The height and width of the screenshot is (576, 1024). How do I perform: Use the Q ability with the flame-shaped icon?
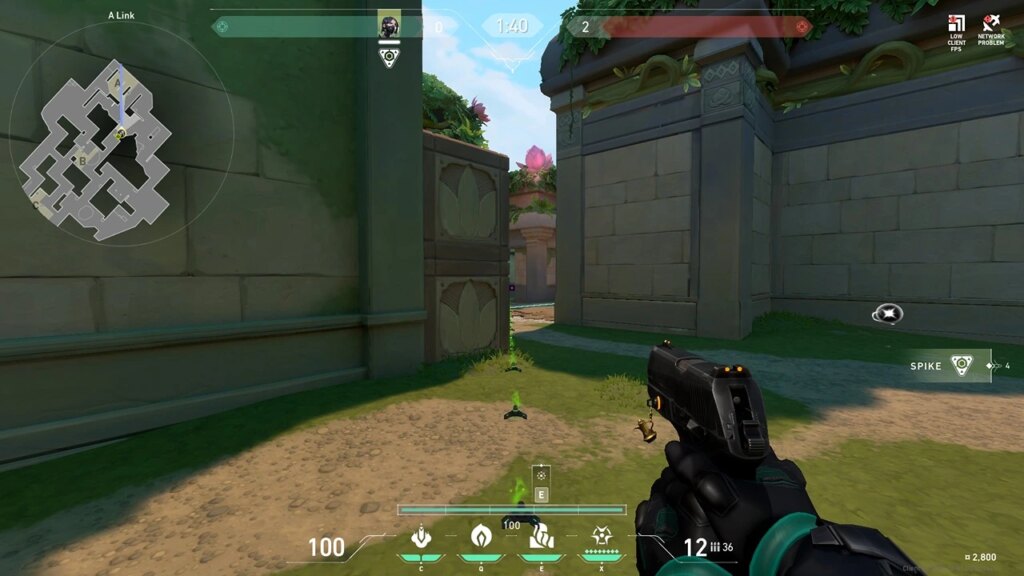[480, 537]
